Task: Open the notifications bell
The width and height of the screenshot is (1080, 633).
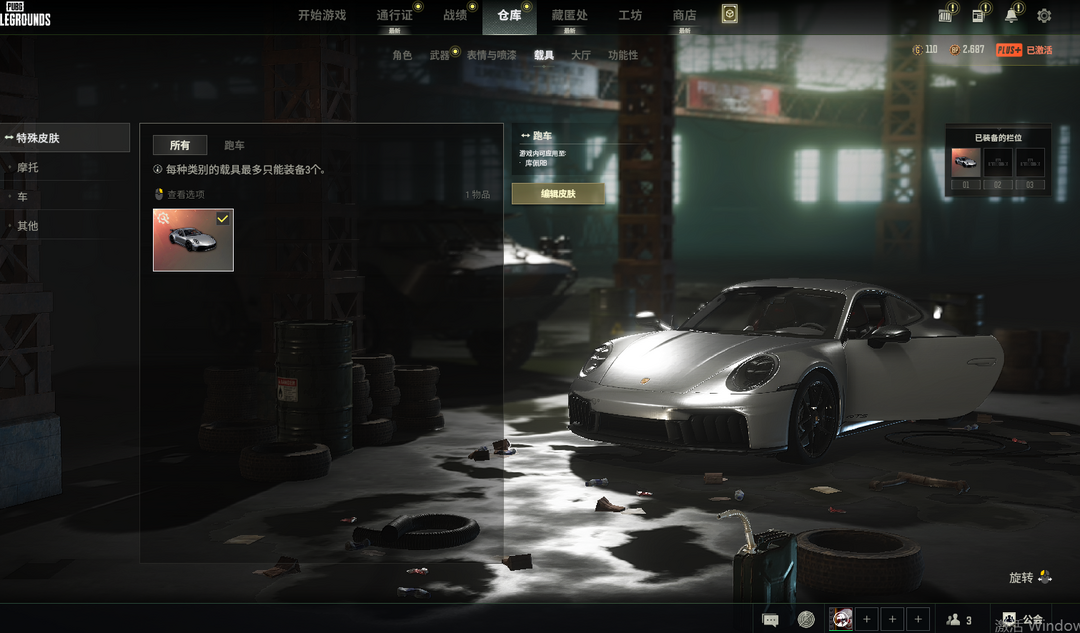Action: pyautogui.click(x=1011, y=16)
